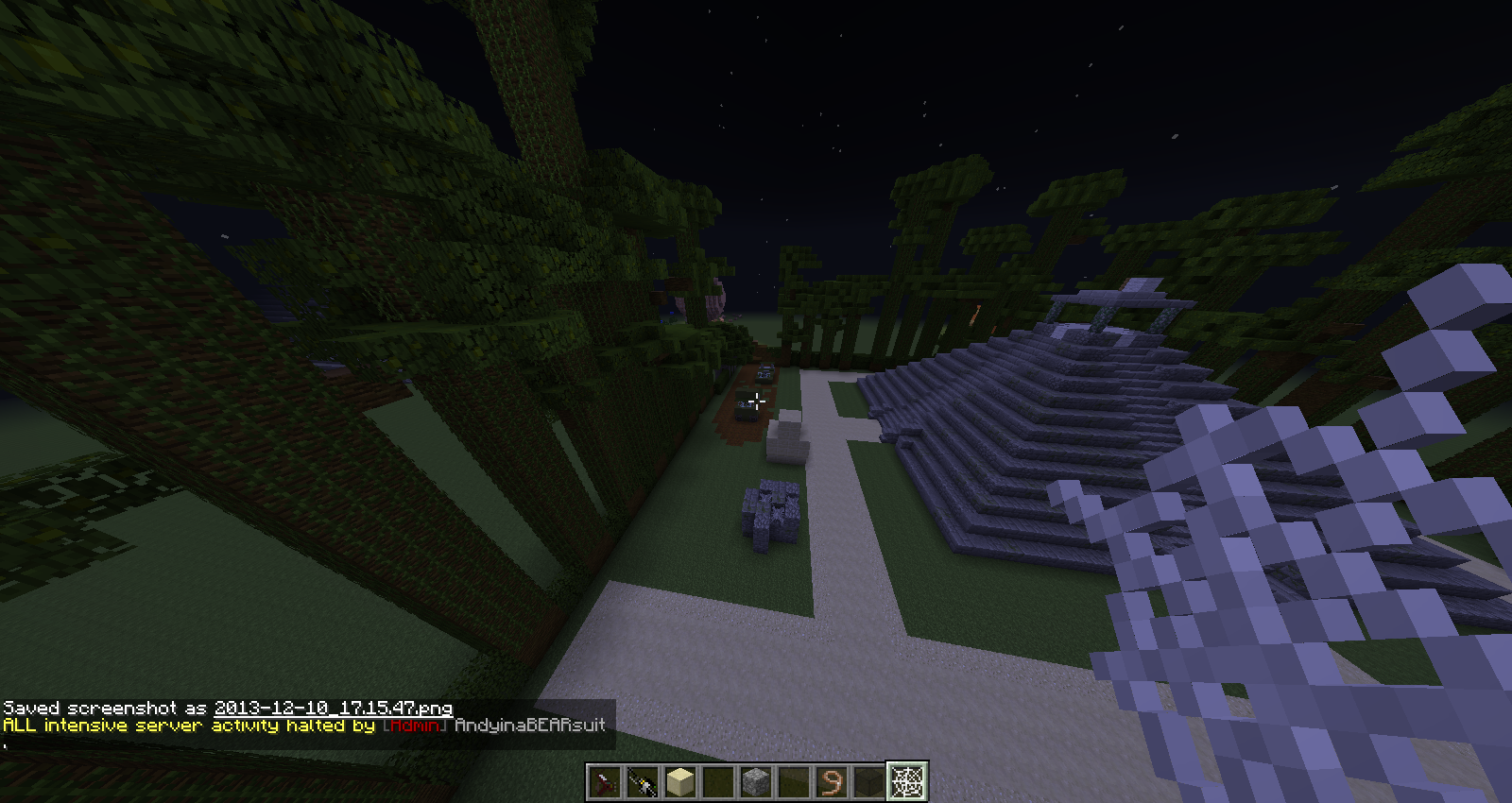Select the black wand tool slot
Image resolution: width=1512 pixels, height=803 pixels.
point(643,781)
